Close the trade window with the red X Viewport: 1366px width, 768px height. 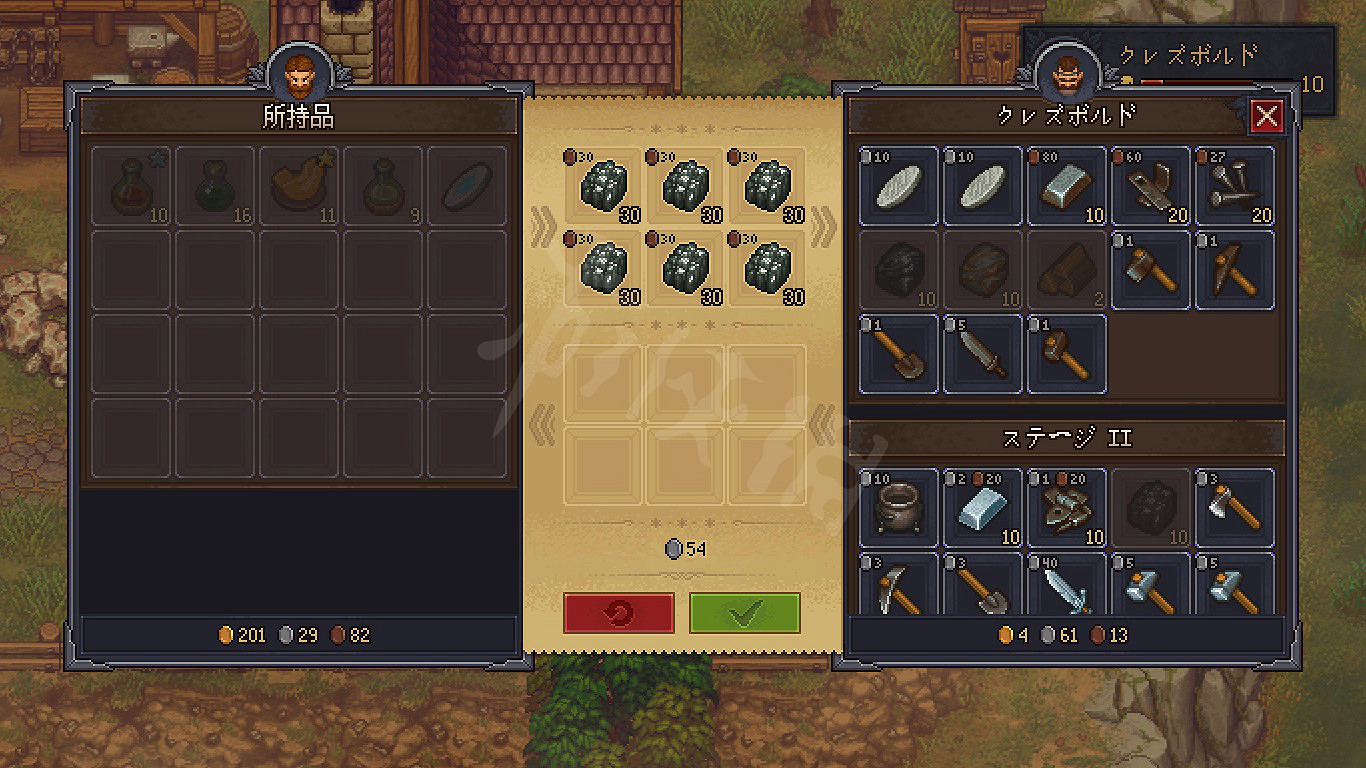click(x=1267, y=117)
